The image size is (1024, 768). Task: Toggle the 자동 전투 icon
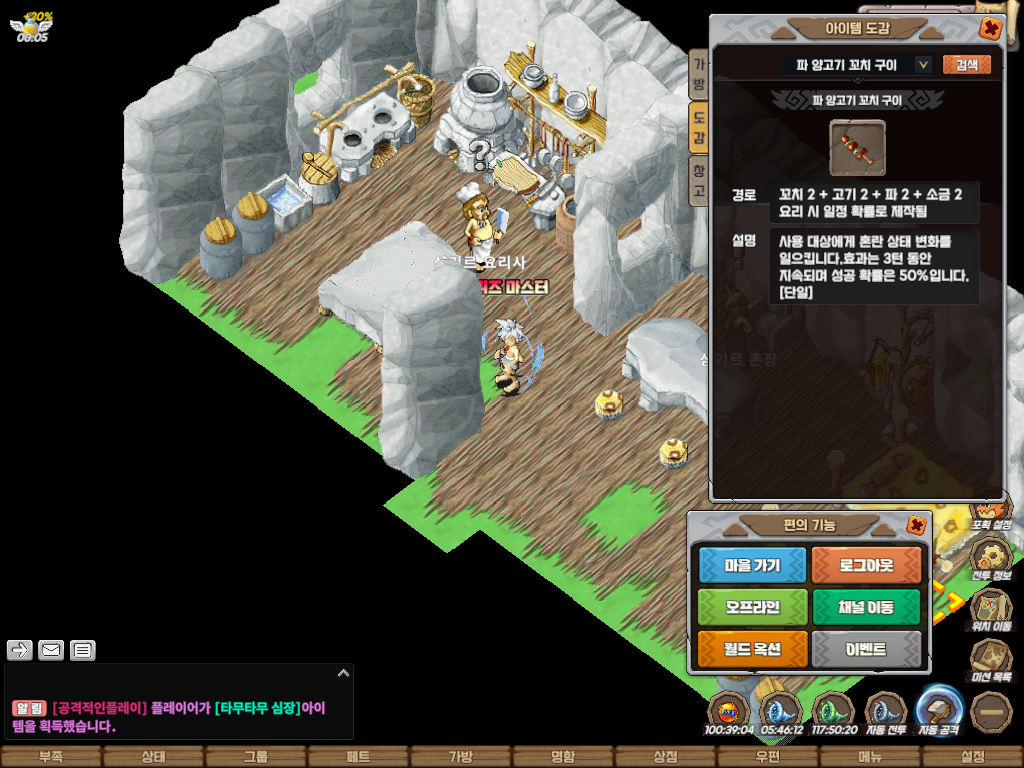[885, 710]
